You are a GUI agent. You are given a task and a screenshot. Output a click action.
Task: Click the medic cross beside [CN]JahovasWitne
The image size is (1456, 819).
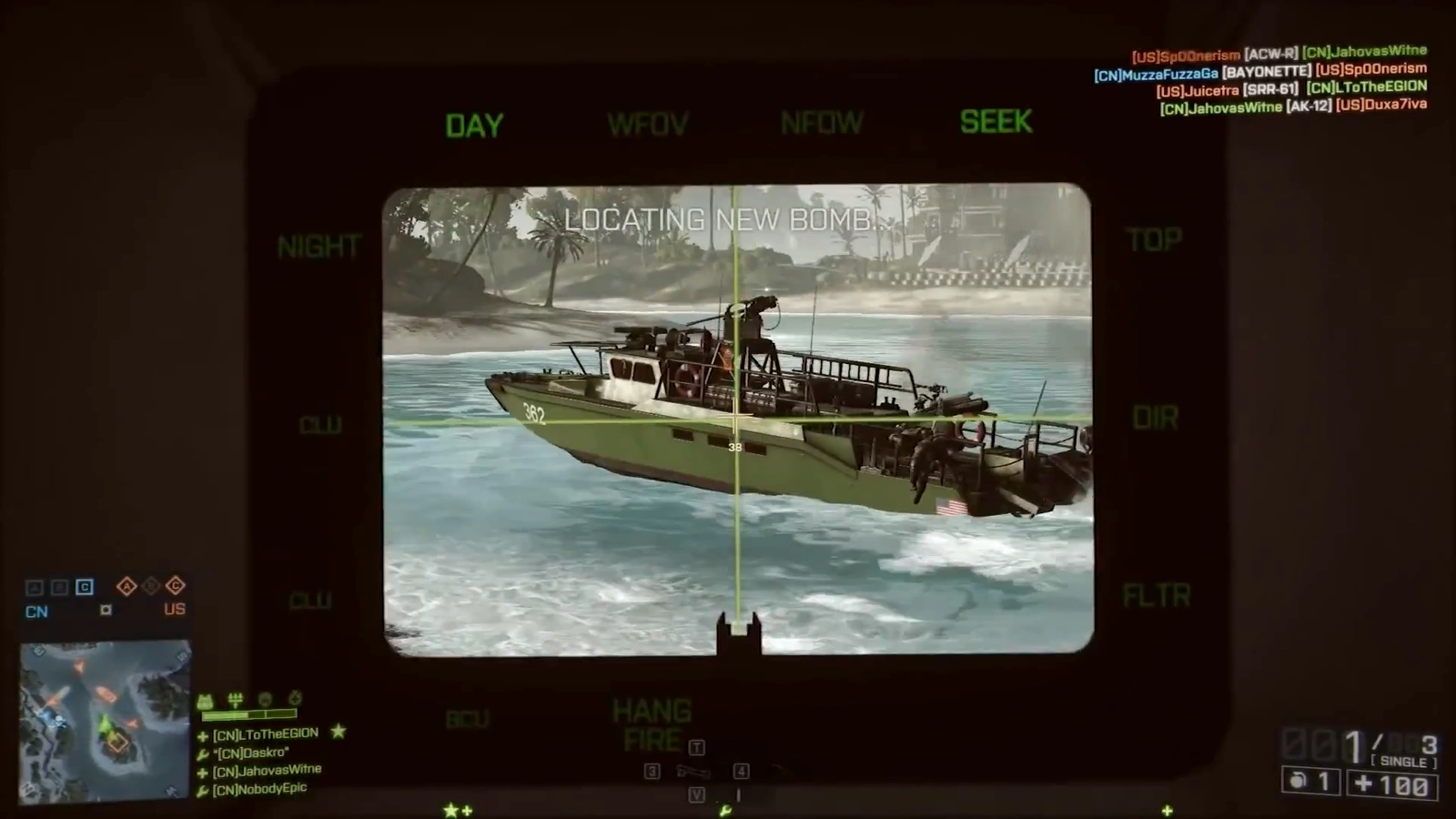pos(203,772)
